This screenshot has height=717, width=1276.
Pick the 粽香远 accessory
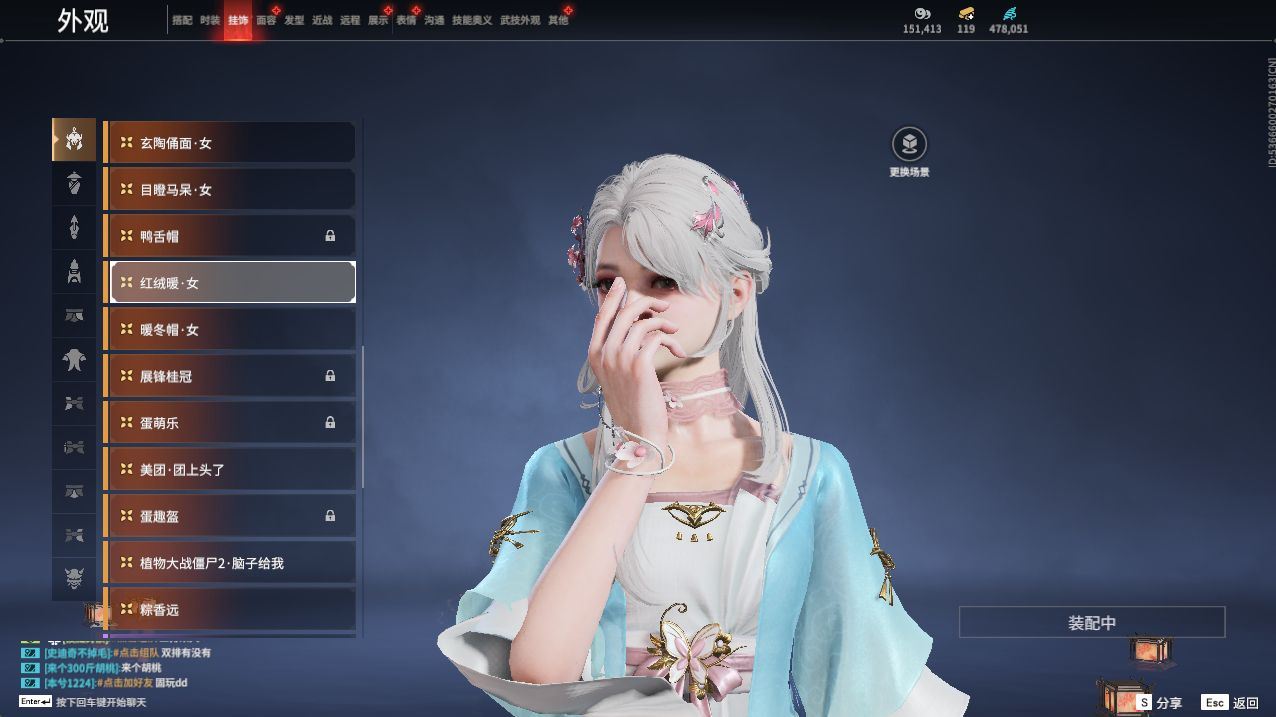[230, 609]
